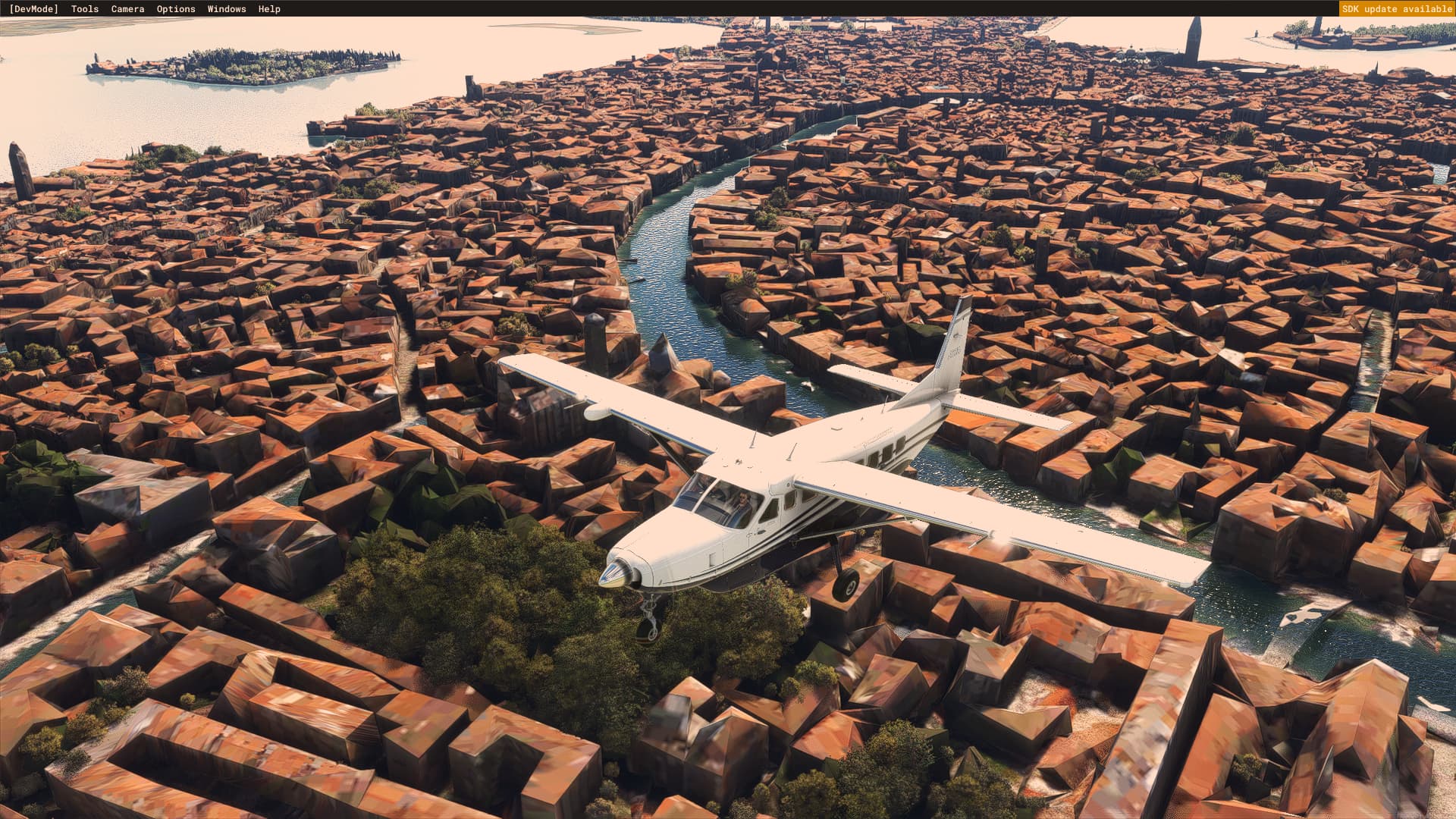Show developer windows list via Windows menu
The image size is (1456, 819).
(x=227, y=8)
